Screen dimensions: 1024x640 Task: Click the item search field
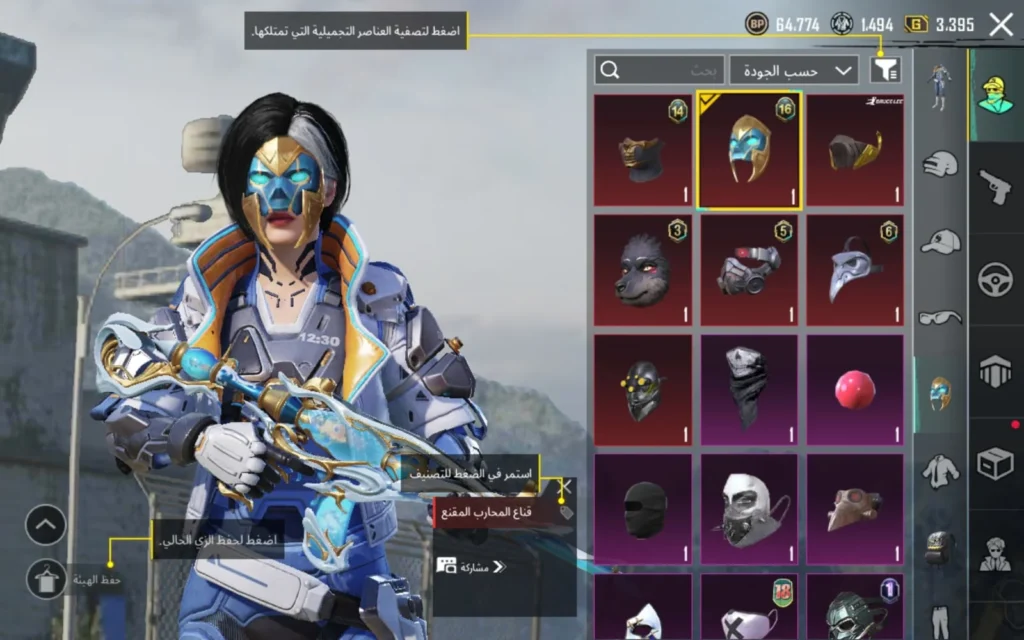(x=660, y=70)
